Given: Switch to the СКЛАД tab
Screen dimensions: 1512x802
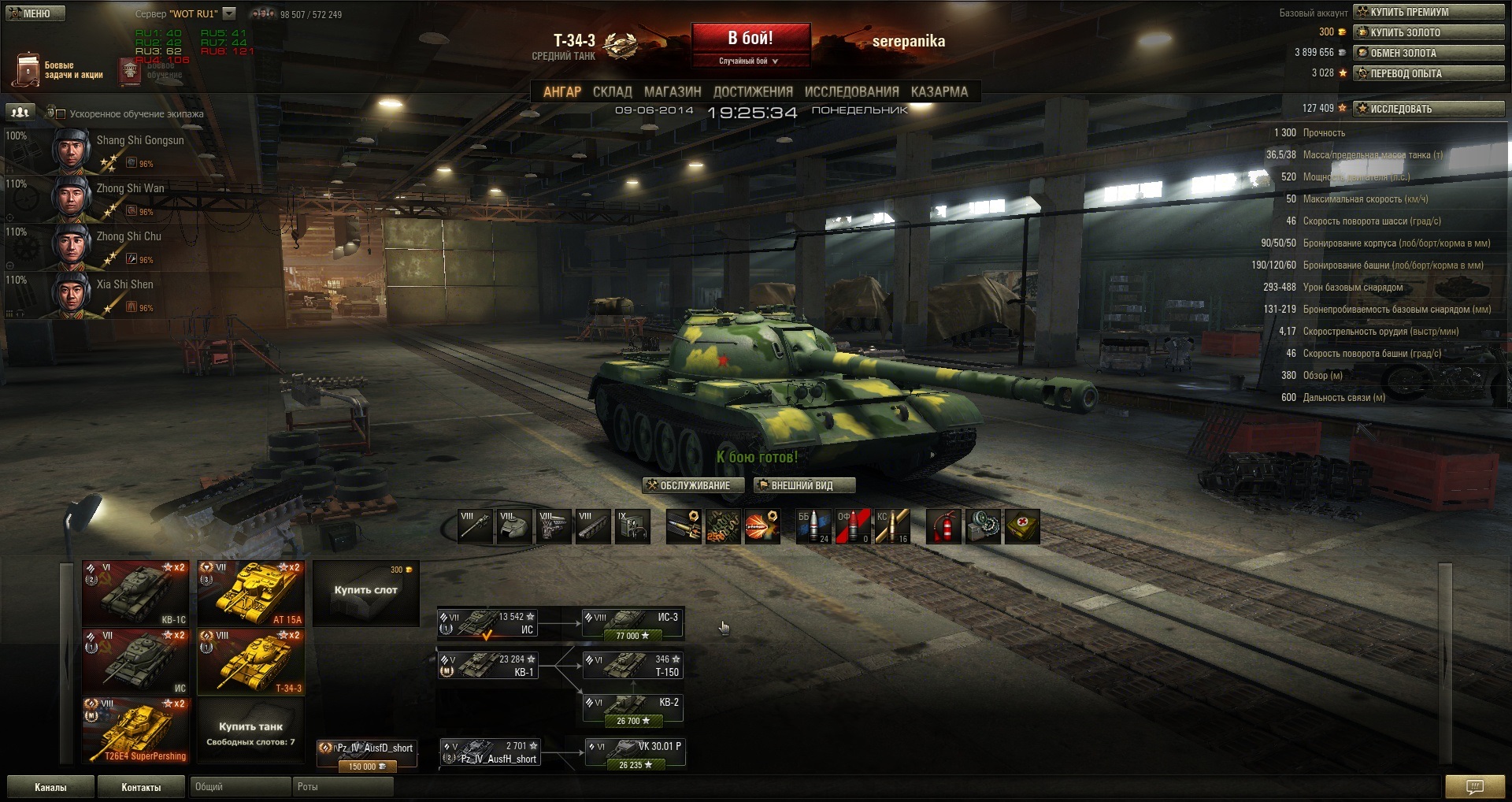Looking at the screenshot, I should 612,92.
